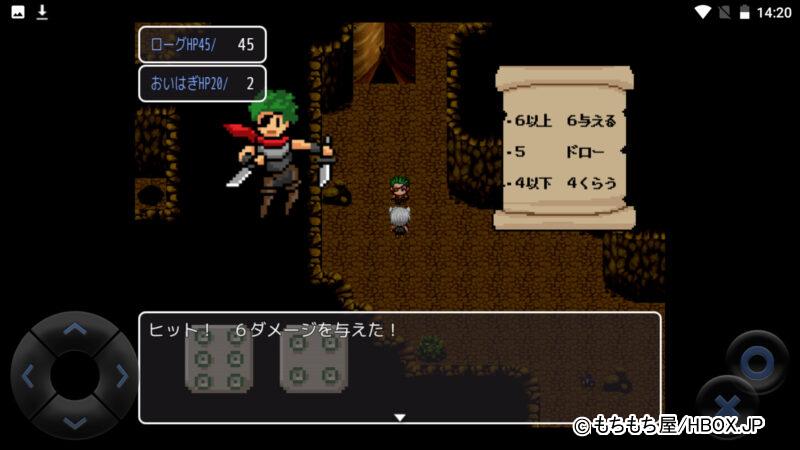Tap the virtual d-pad down arrow
800x450 pixels.
coord(74,421)
